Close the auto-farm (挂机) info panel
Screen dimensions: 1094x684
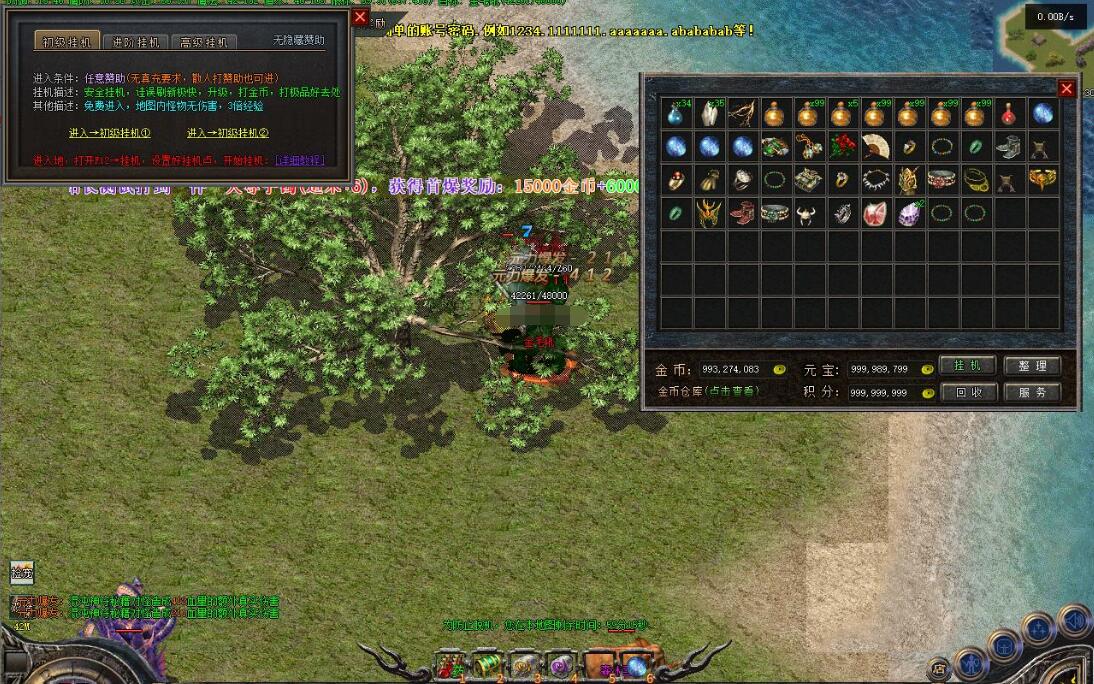[360, 17]
